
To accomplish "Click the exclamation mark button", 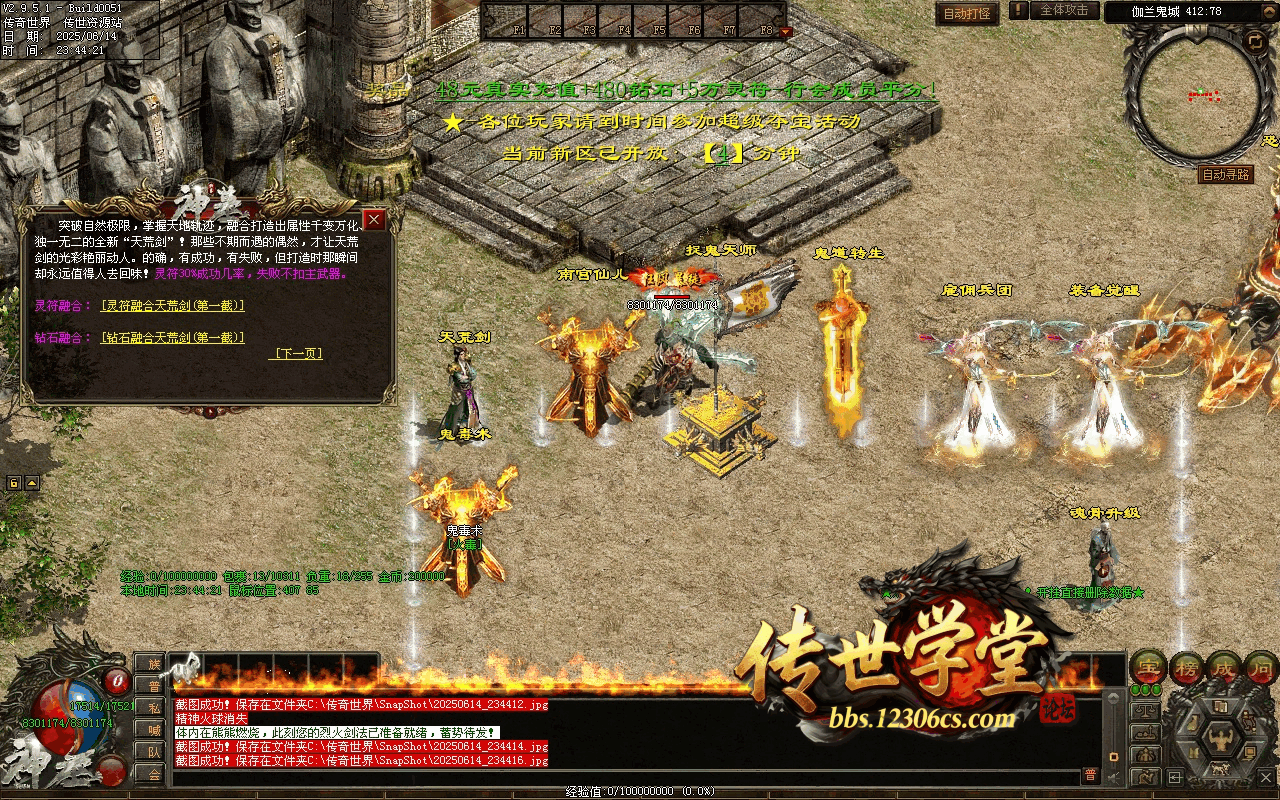I will (1018, 11).
